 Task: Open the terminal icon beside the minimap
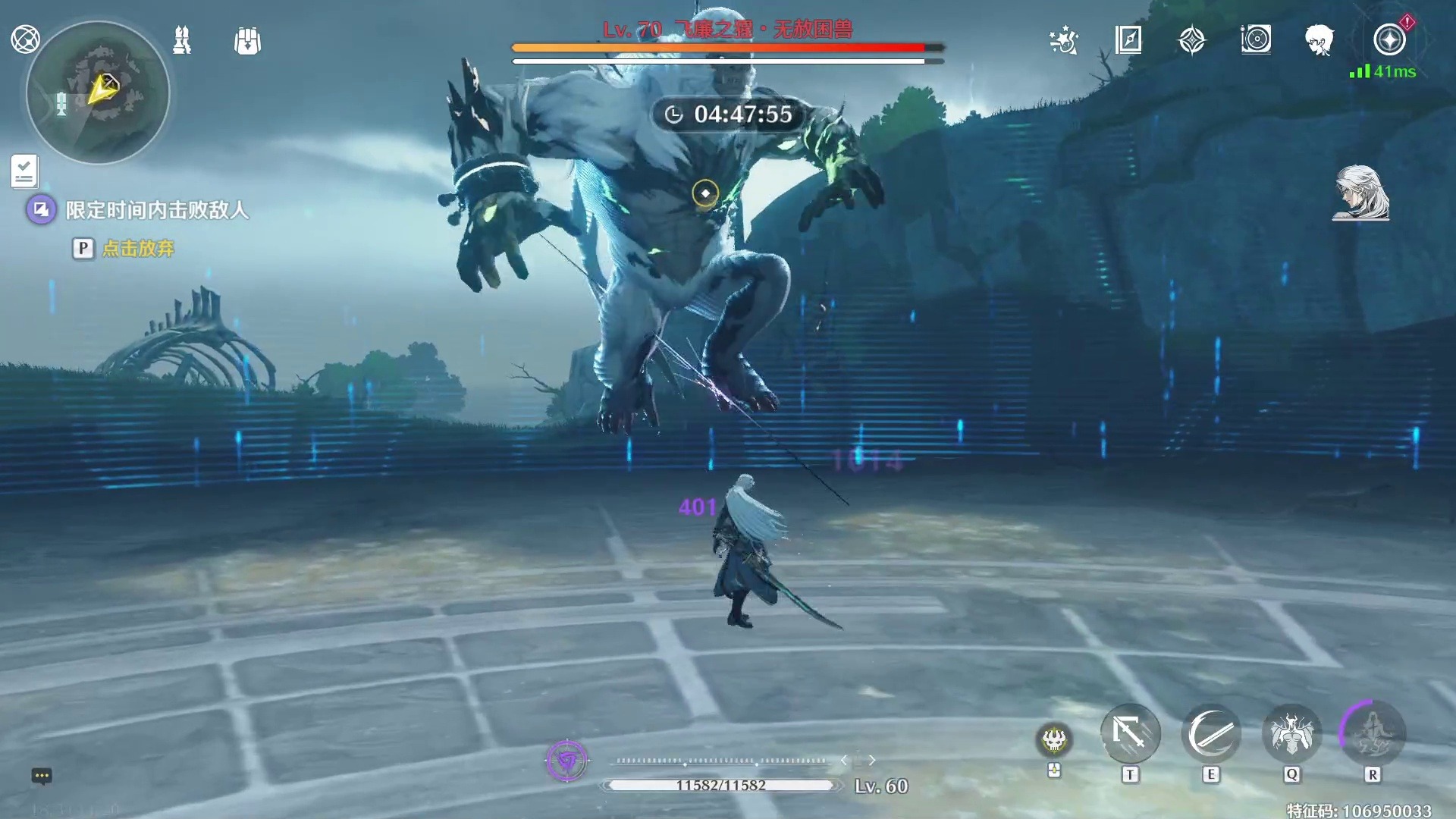click(x=25, y=39)
